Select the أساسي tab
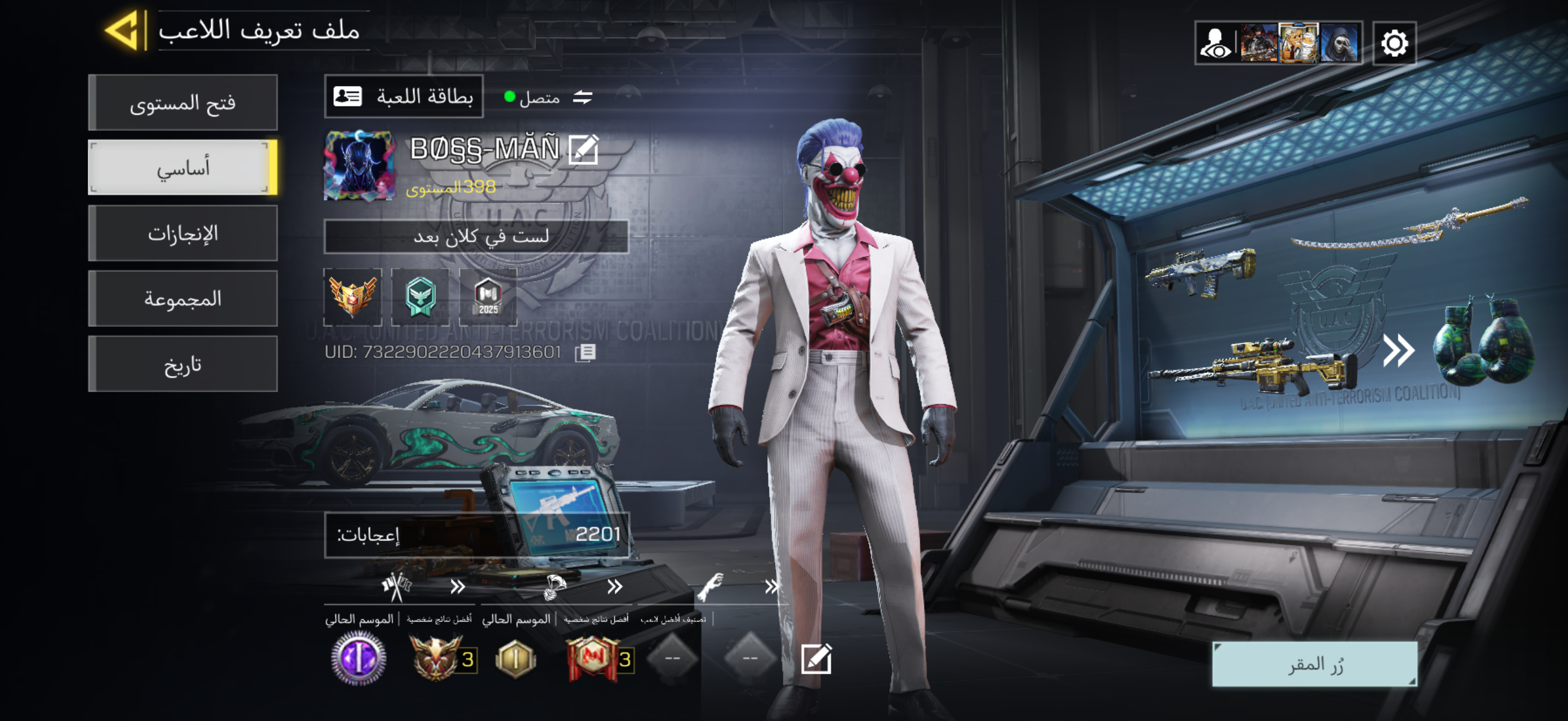This screenshot has width=1568, height=721. coord(182,168)
